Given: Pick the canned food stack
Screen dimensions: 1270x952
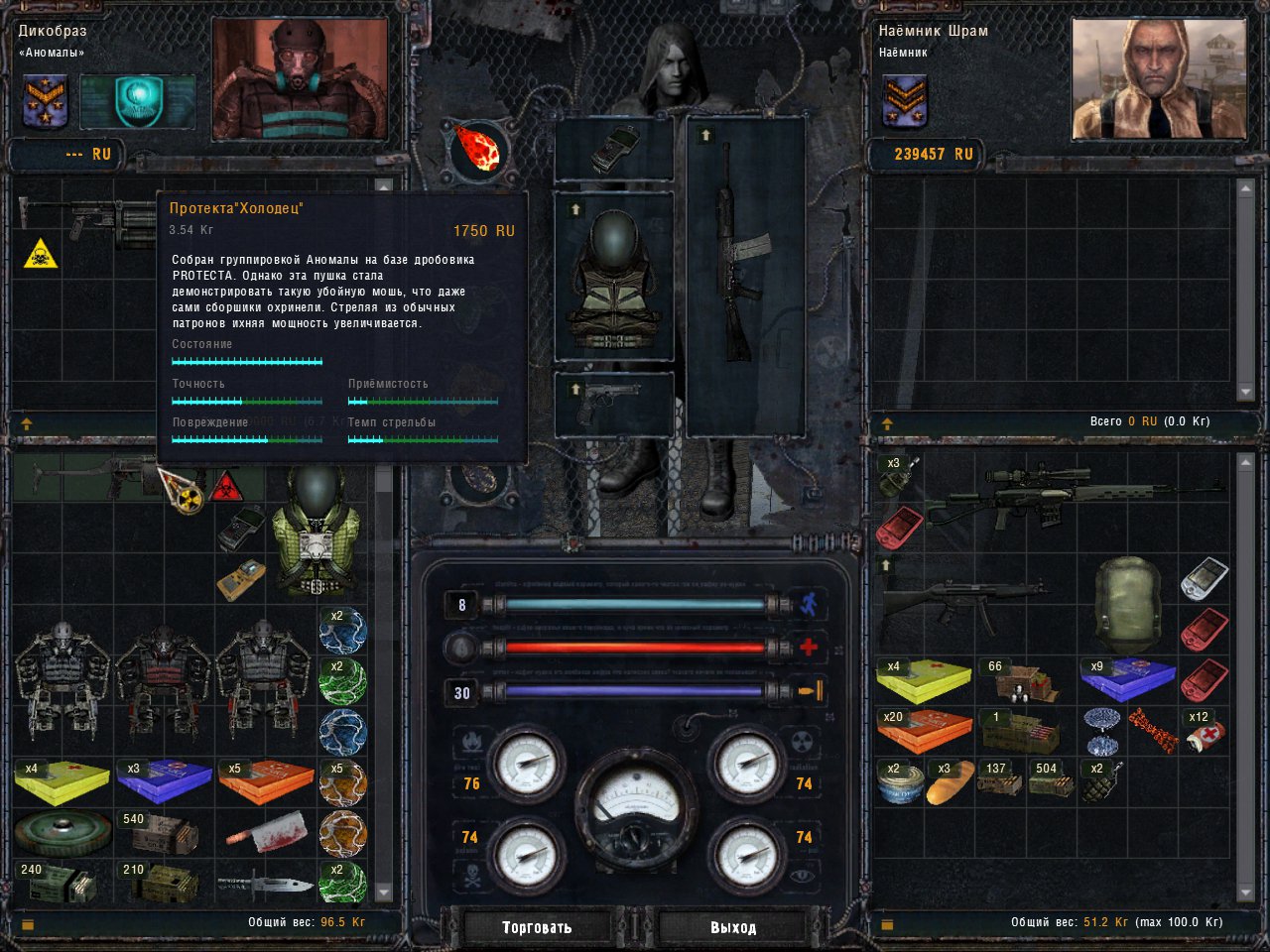Looking at the screenshot, I should point(900,782).
